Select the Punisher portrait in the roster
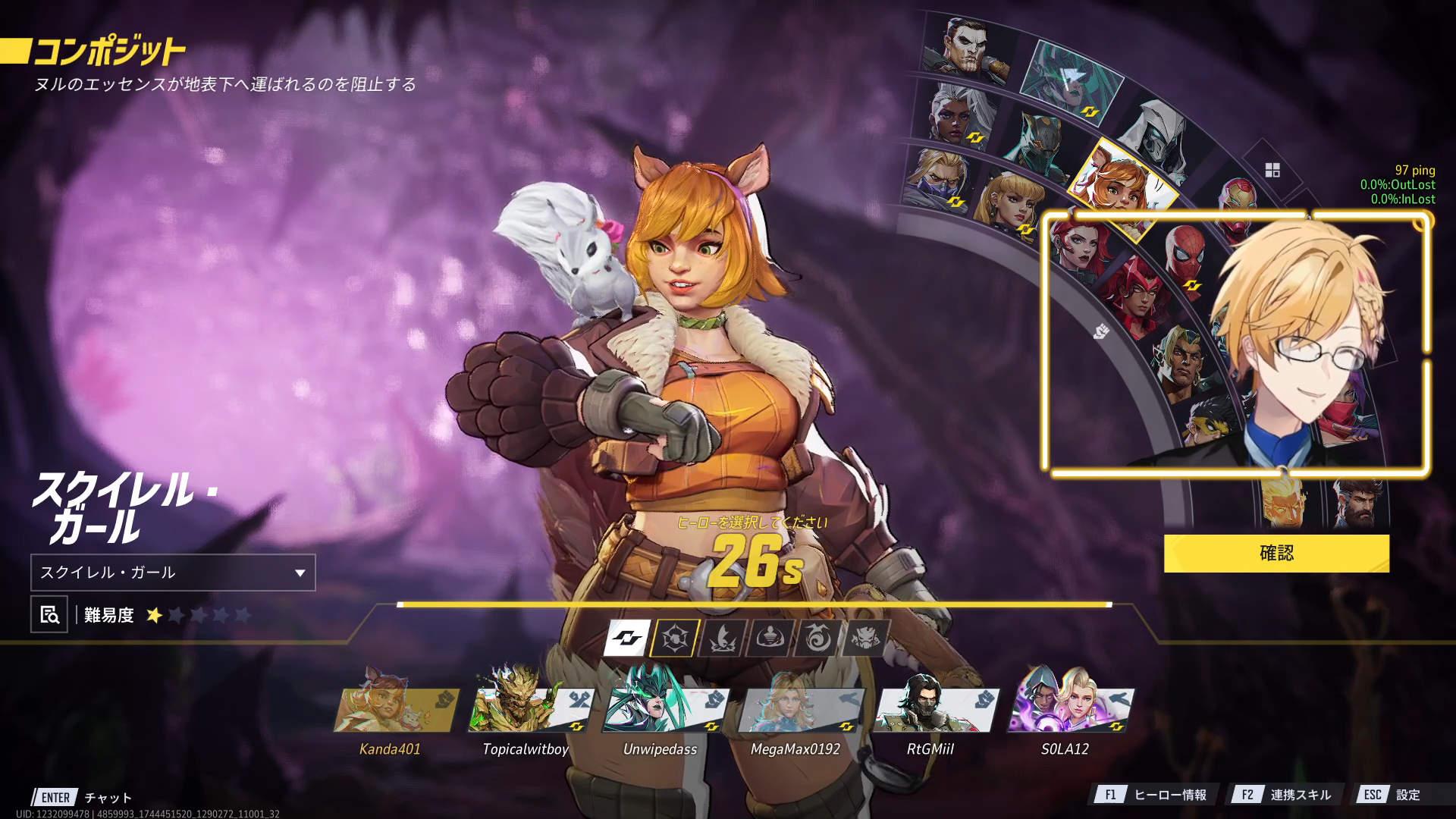This screenshot has width=1456, height=819. 965,47
